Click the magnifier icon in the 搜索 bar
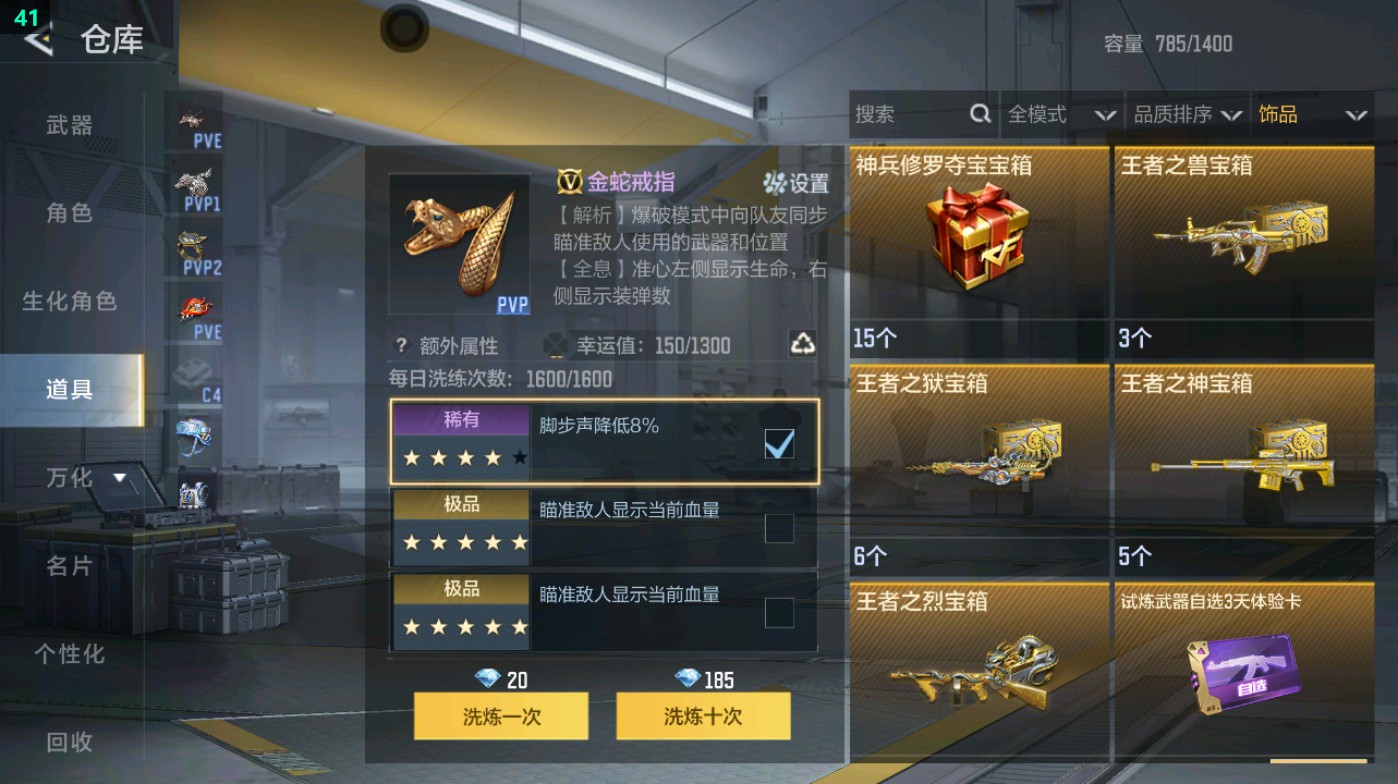1398x784 pixels. [x=978, y=114]
